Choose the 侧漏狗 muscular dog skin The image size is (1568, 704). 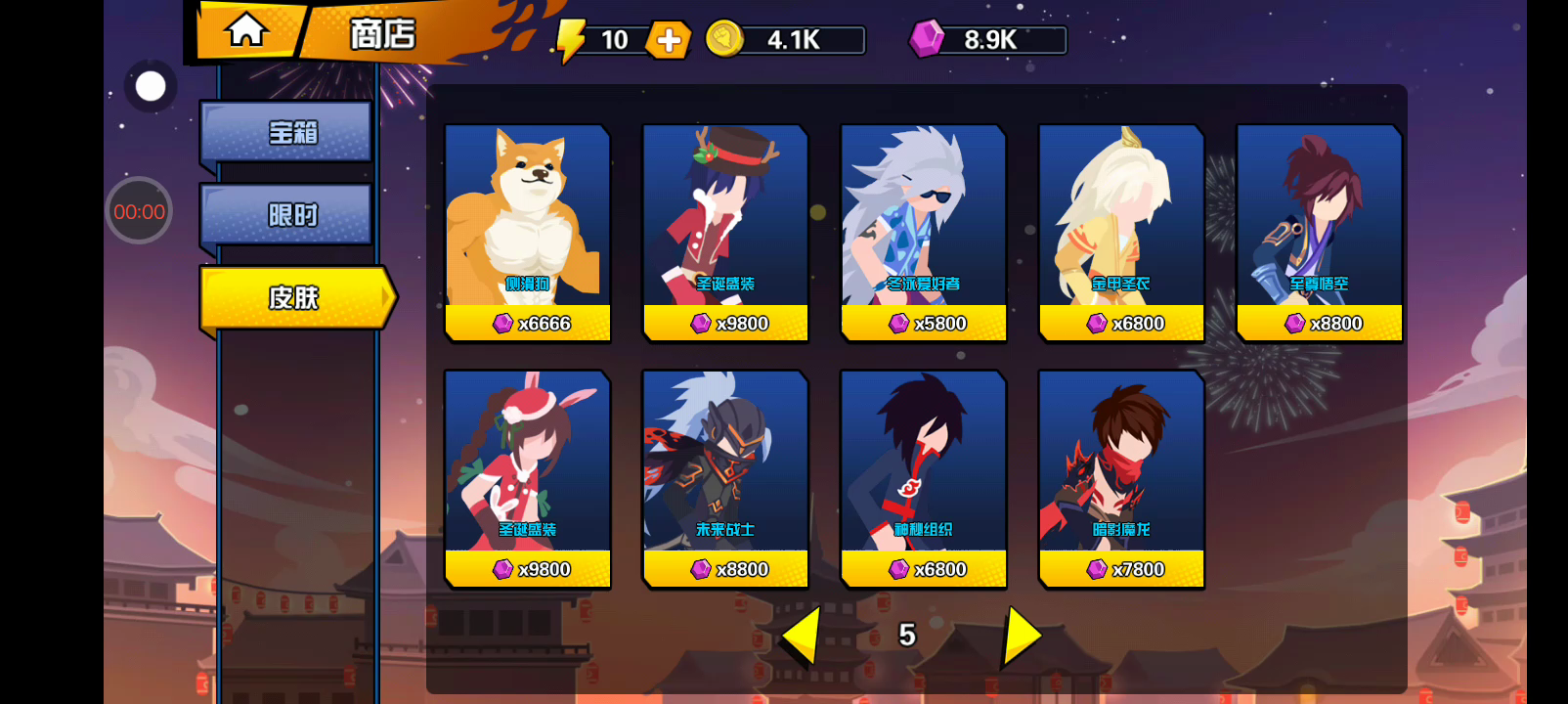coord(528,233)
